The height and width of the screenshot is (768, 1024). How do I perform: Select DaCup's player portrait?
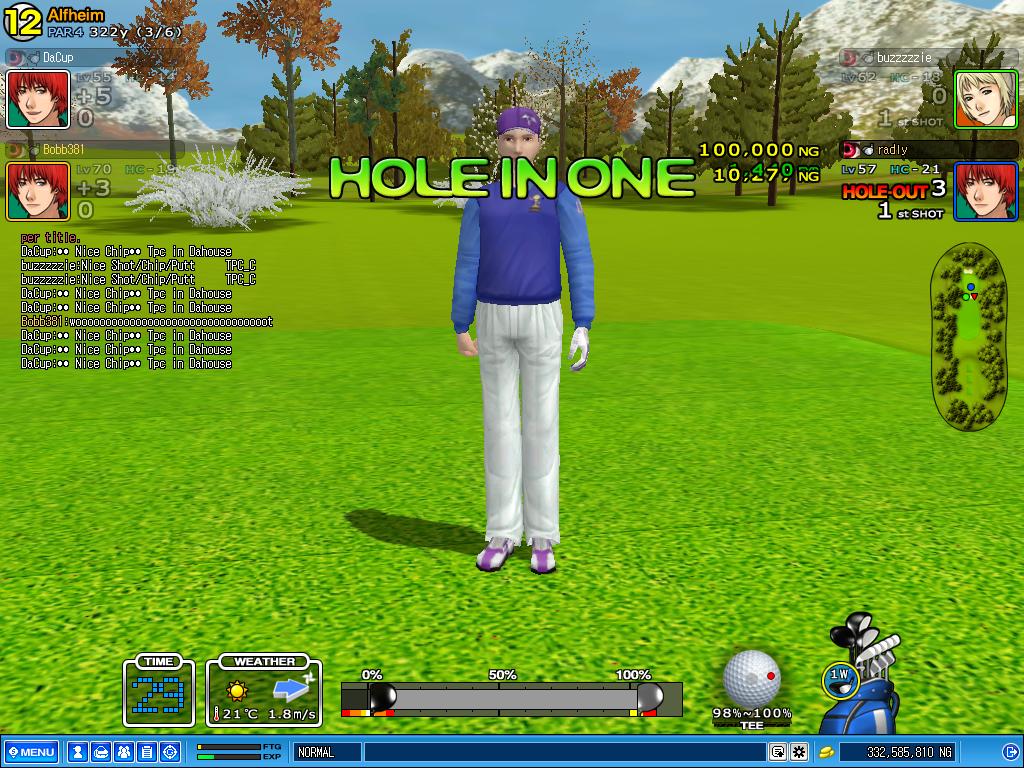click(x=38, y=99)
